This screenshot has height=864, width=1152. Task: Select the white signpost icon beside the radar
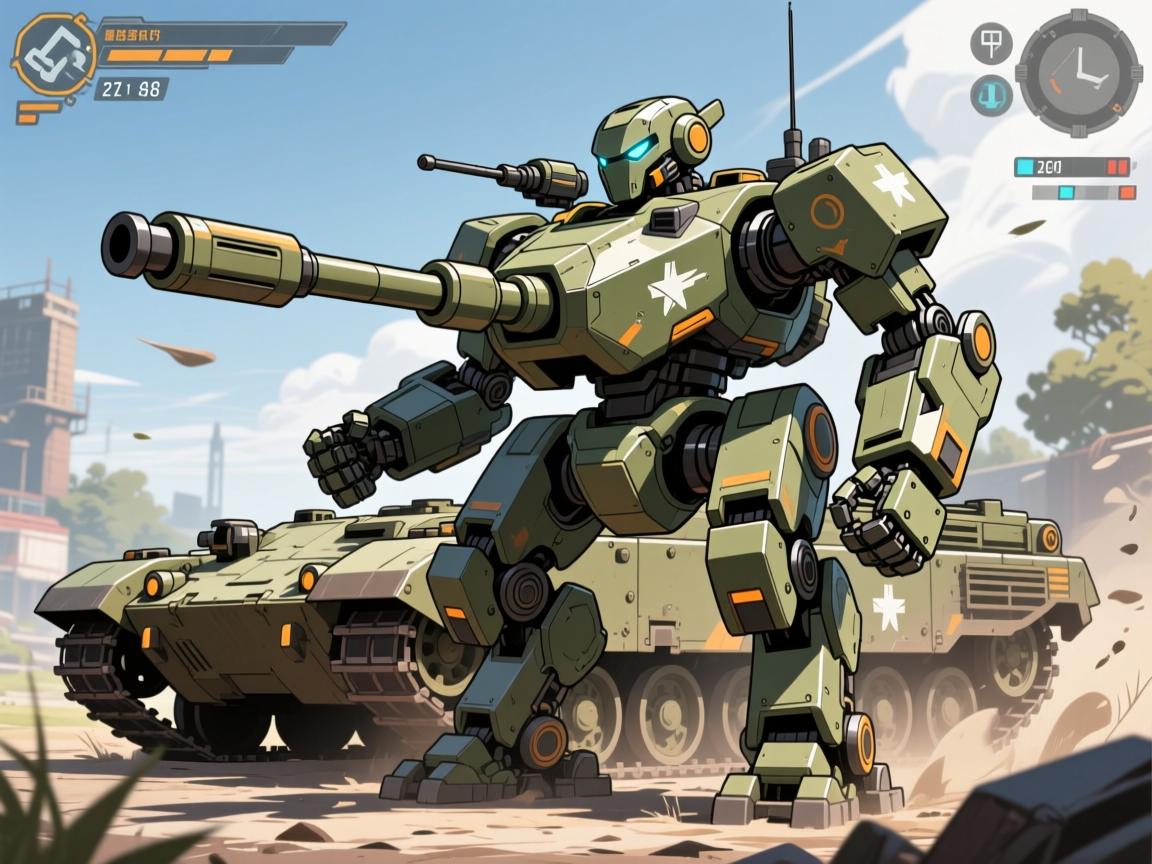[x=991, y=43]
